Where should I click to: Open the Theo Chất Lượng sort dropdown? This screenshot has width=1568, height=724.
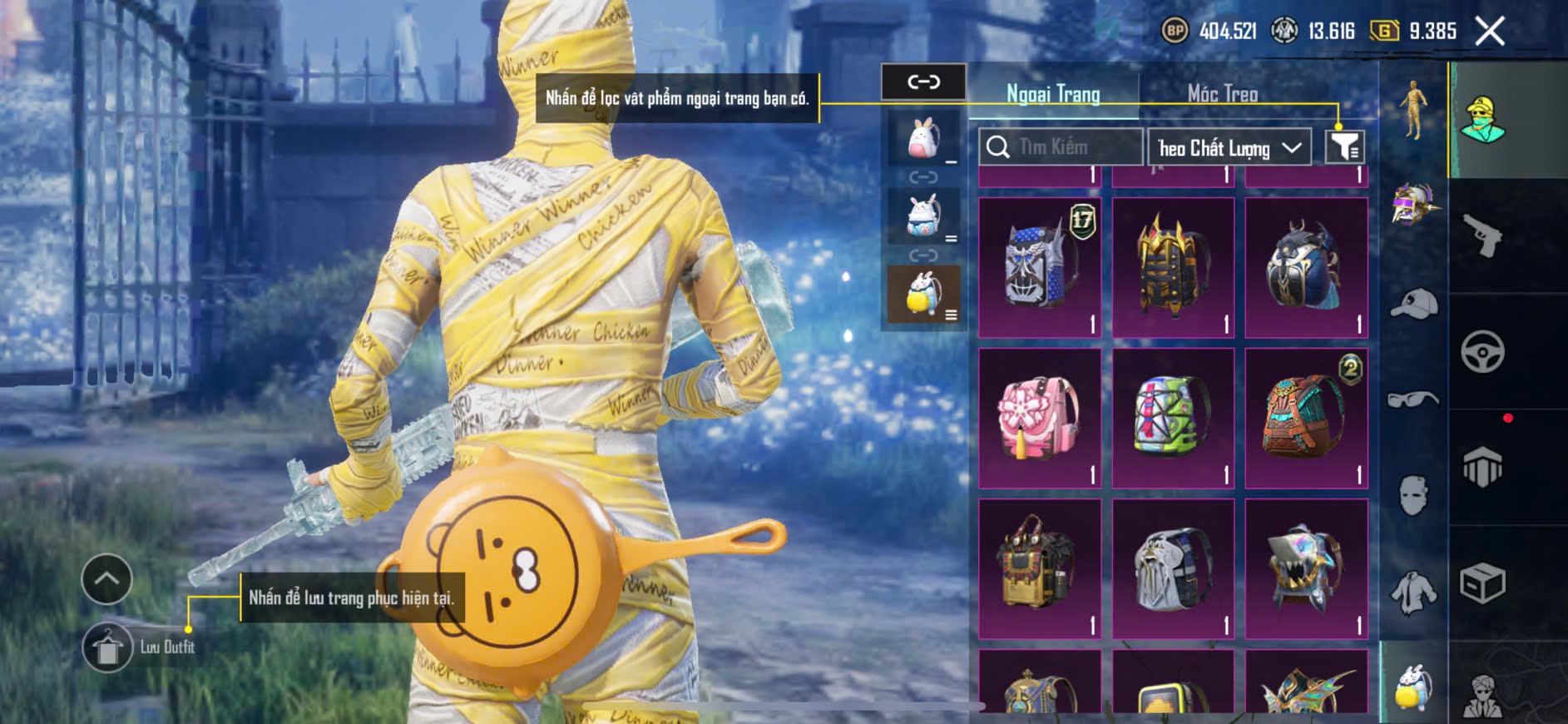pyautogui.click(x=1229, y=148)
